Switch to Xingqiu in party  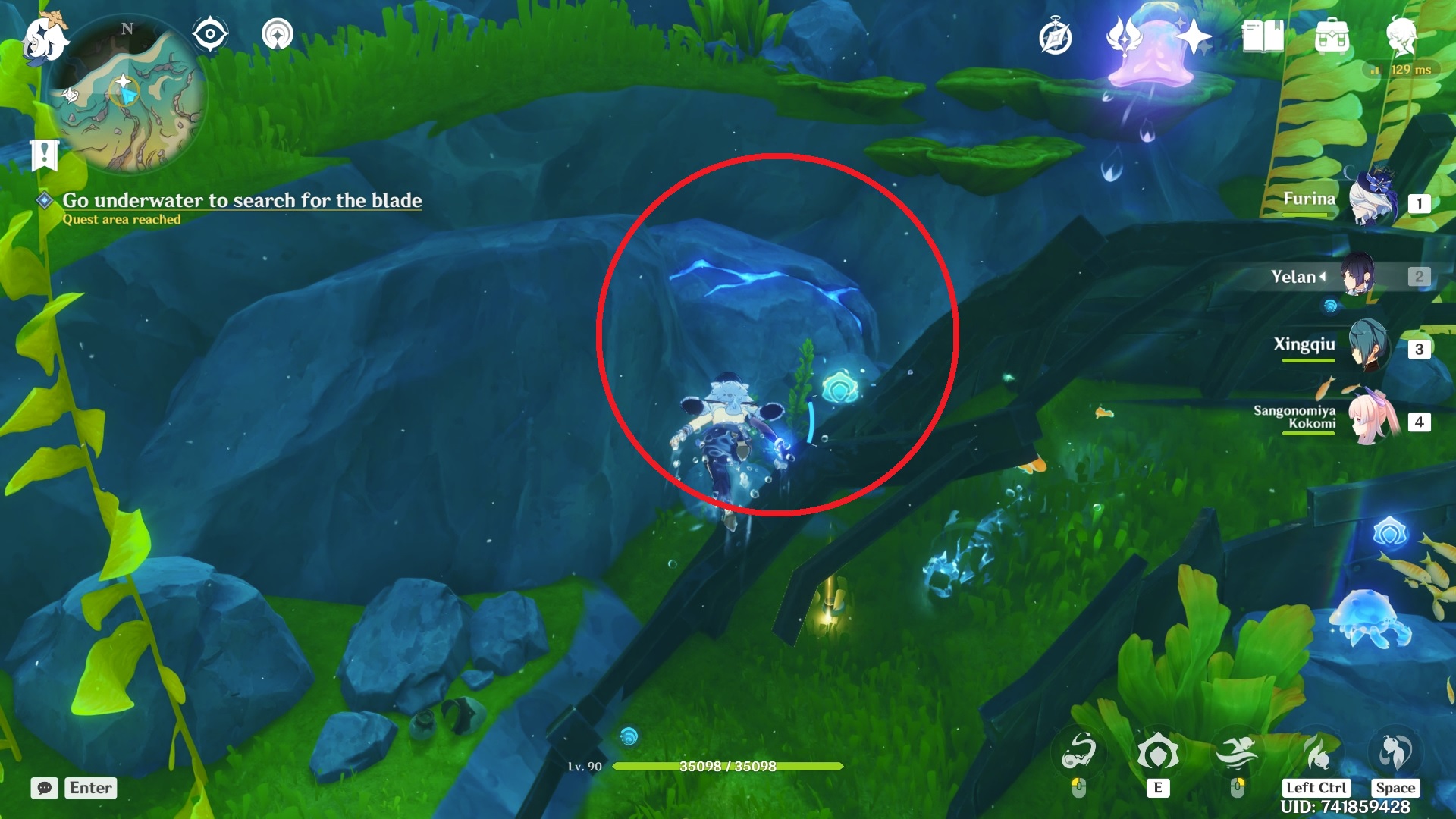click(1369, 347)
